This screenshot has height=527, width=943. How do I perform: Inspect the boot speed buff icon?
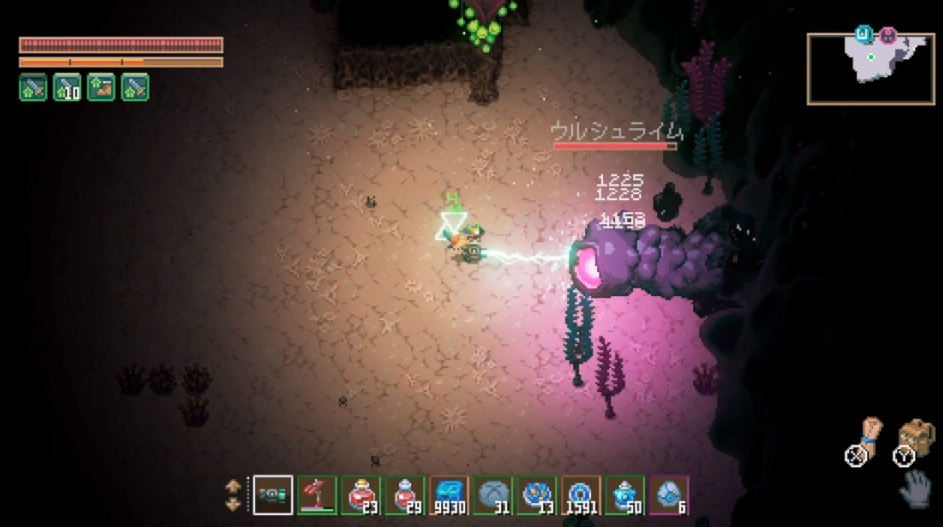(x=101, y=87)
